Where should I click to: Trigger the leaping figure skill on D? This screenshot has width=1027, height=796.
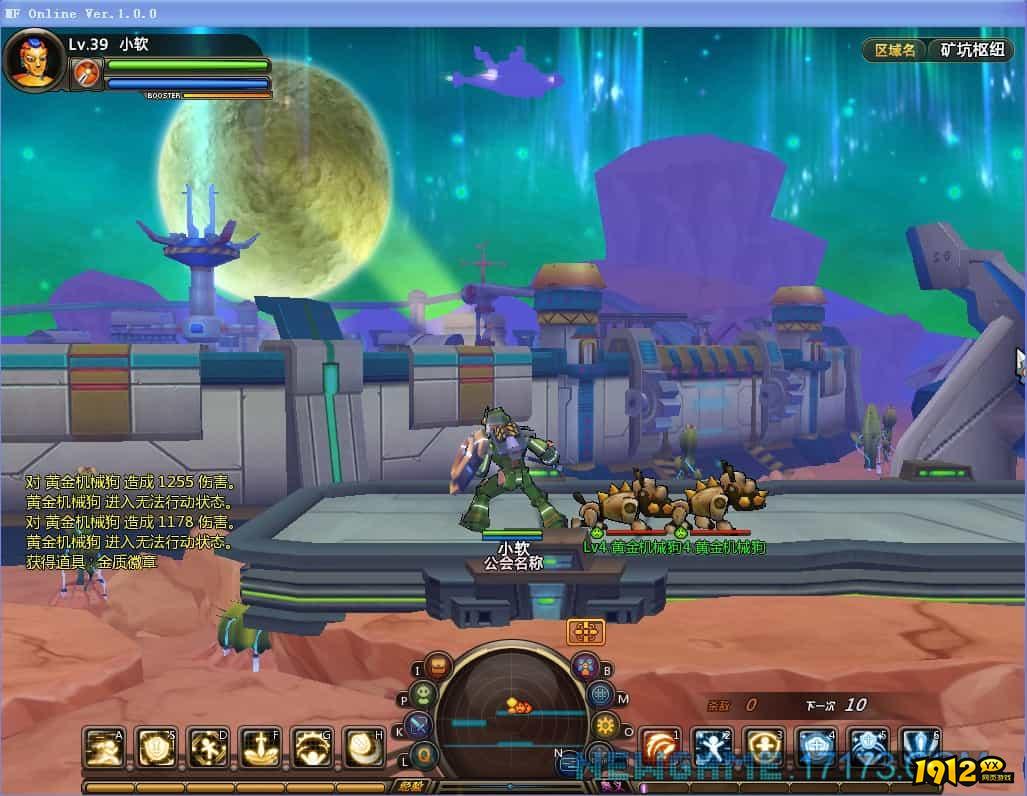click(x=208, y=747)
